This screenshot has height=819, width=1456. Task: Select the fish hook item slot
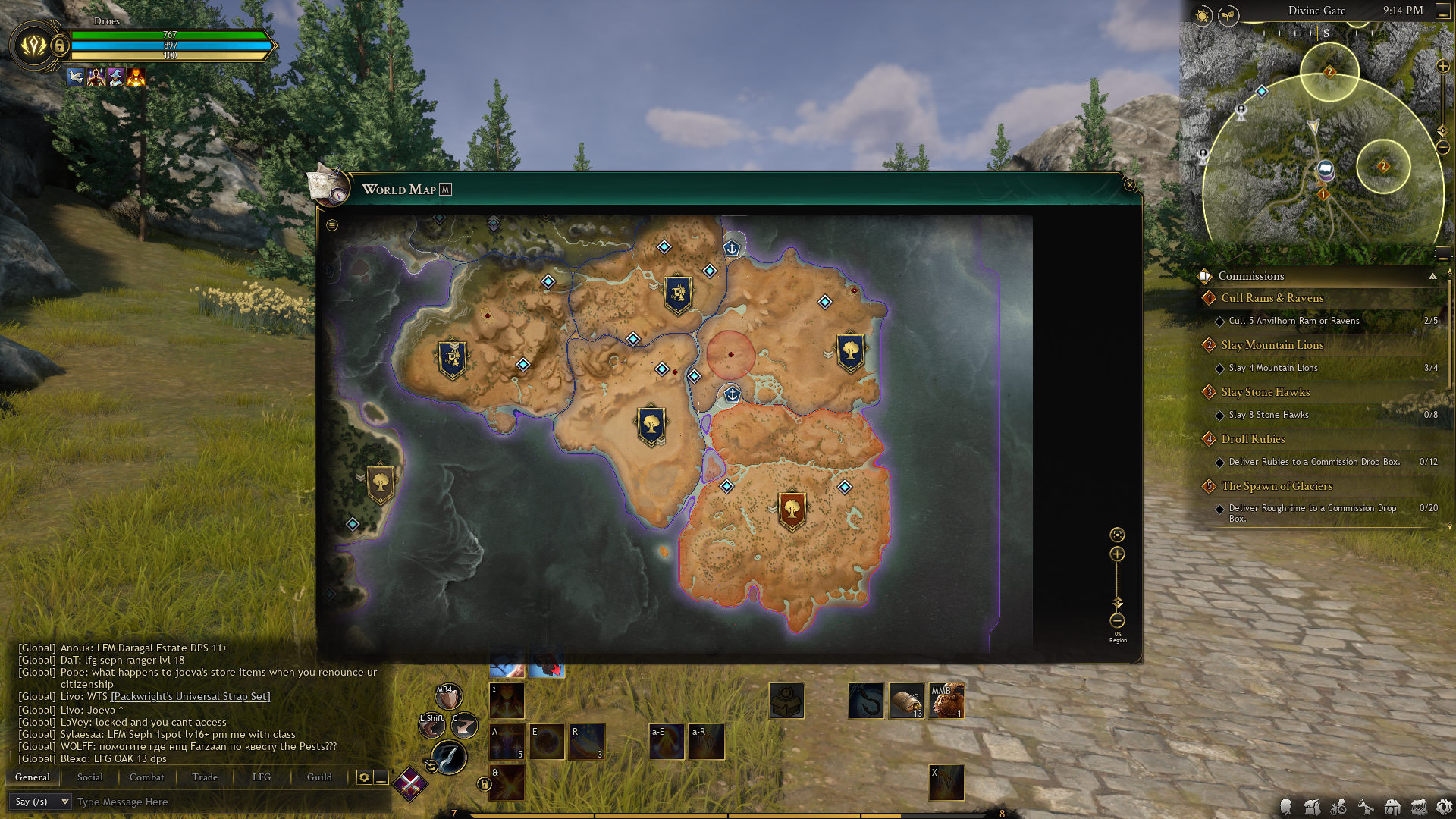[x=866, y=700]
